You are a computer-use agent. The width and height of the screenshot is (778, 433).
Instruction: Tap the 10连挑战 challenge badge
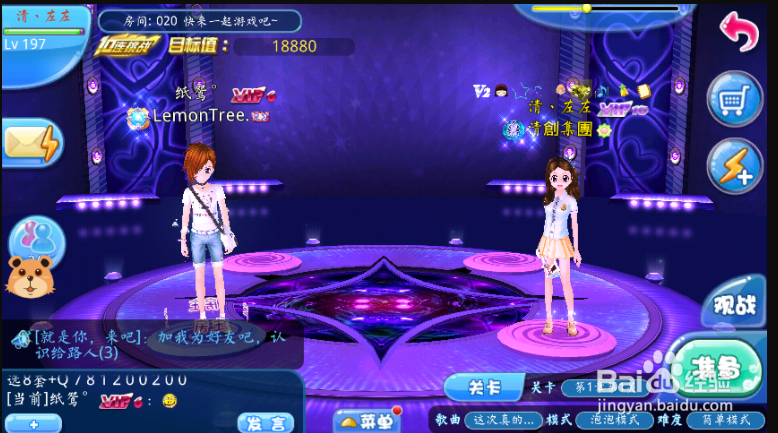coord(129,45)
